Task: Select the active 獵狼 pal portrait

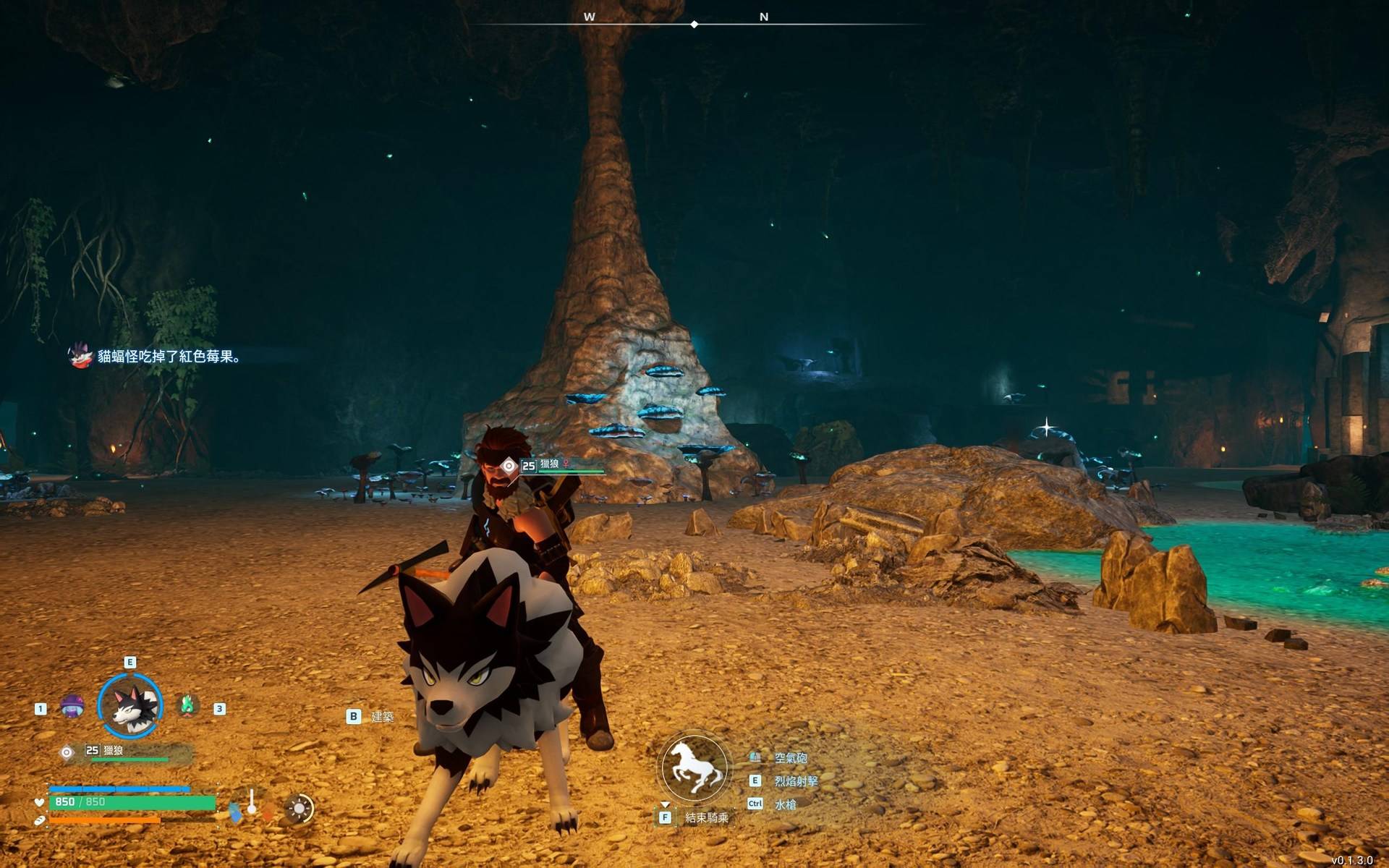Action: tap(130, 707)
